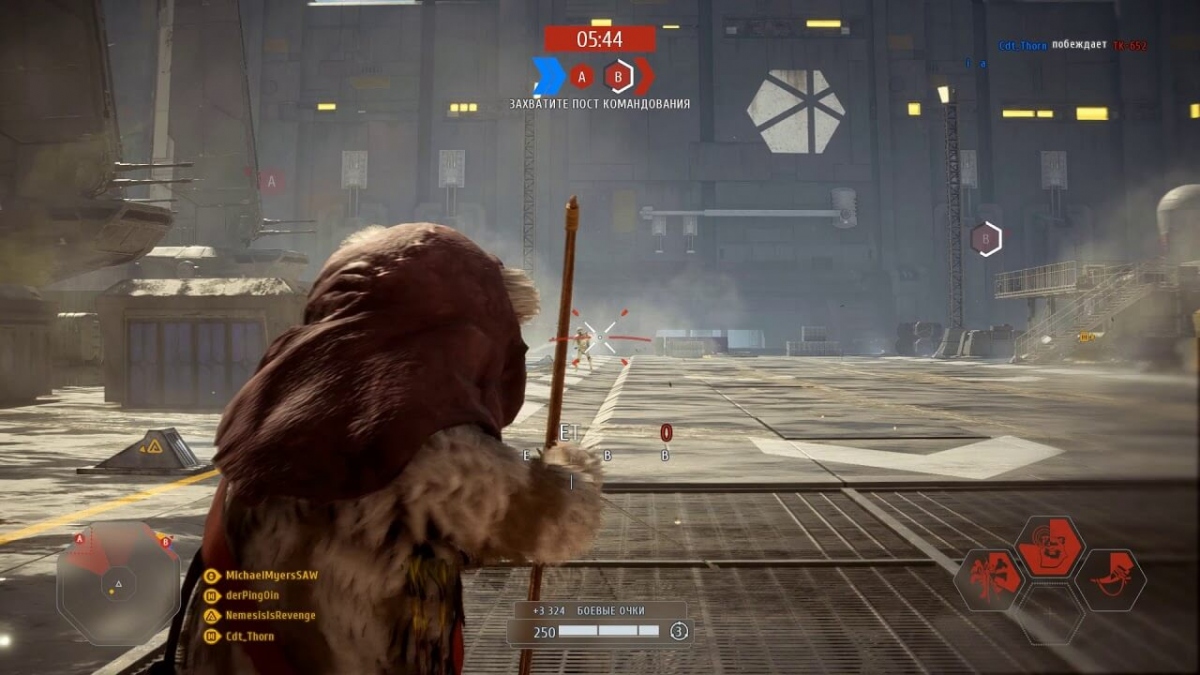The width and height of the screenshot is (1200, 675).
Task: Trigger the horn ability icon
Action: tap(1110, 580)
